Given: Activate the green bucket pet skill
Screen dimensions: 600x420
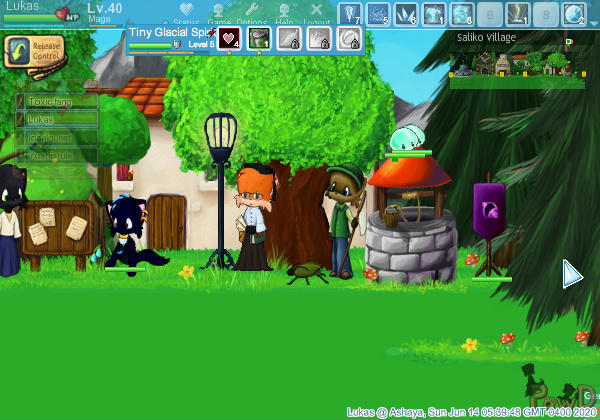Looking at the screenshot, I should click(x=259, y=38).
